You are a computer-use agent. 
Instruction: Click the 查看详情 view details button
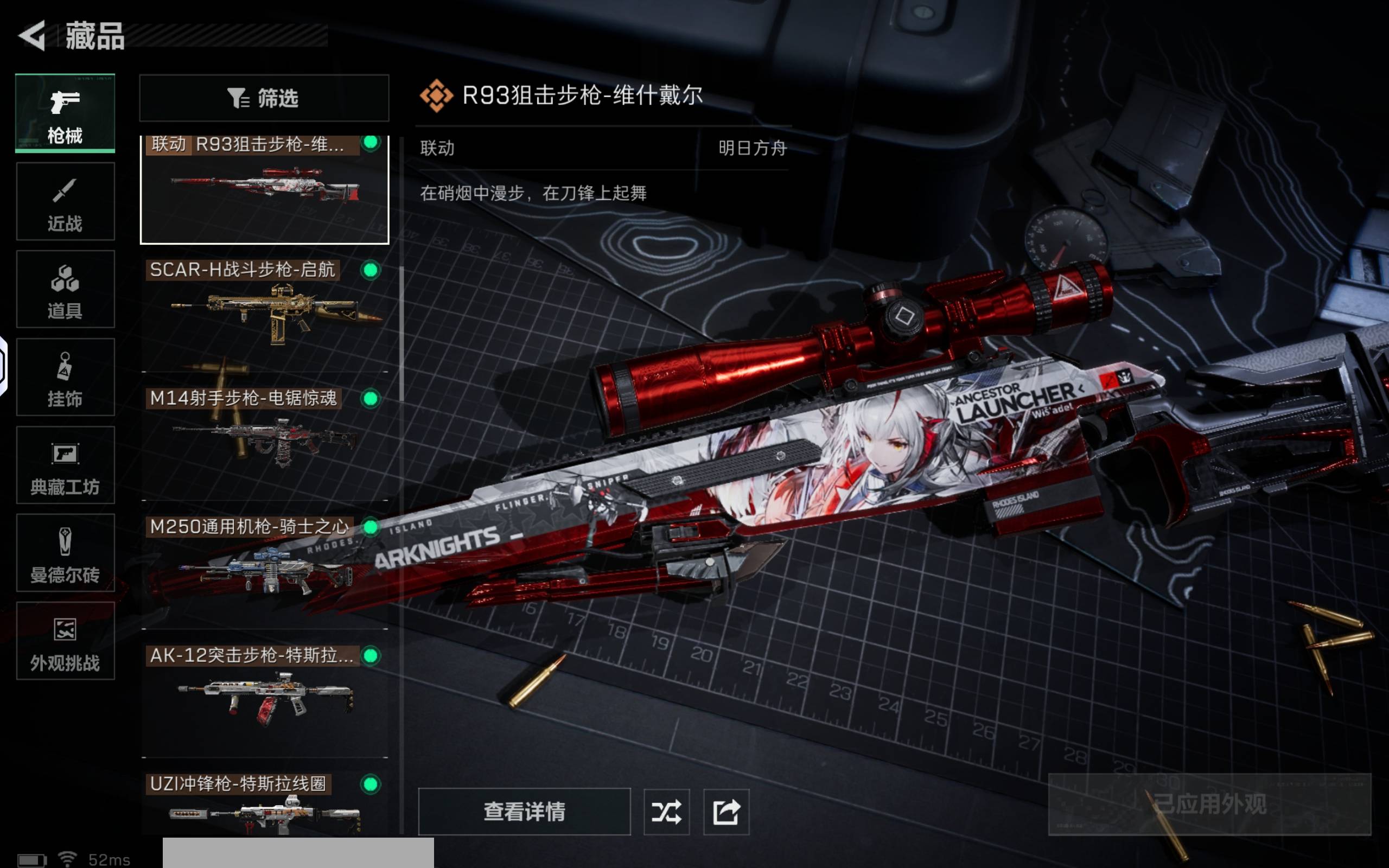524,812
